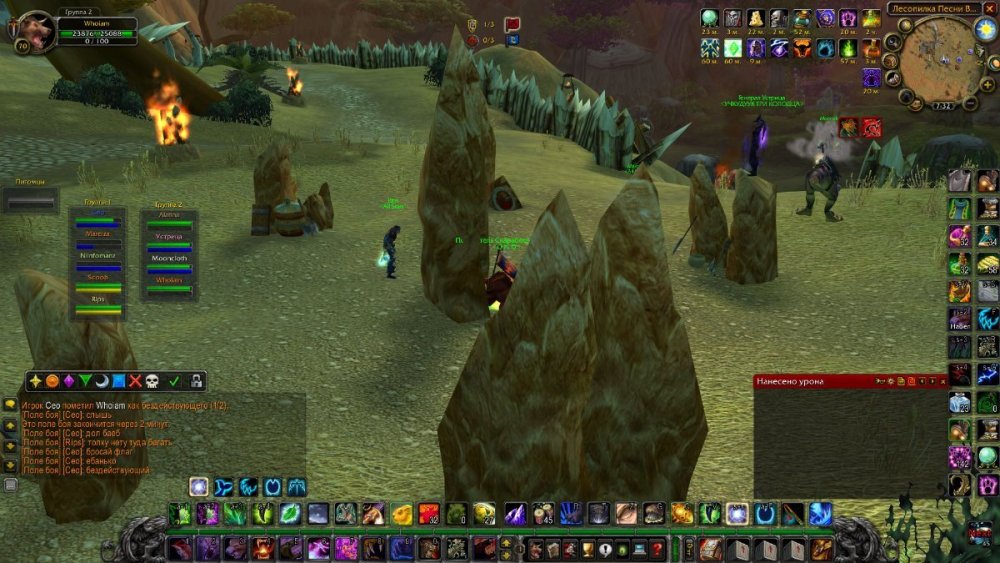Select Moonclon in the Group 2 raid frame
Image resolution: width=1000 pixels, height=563 pixels.
169,258
